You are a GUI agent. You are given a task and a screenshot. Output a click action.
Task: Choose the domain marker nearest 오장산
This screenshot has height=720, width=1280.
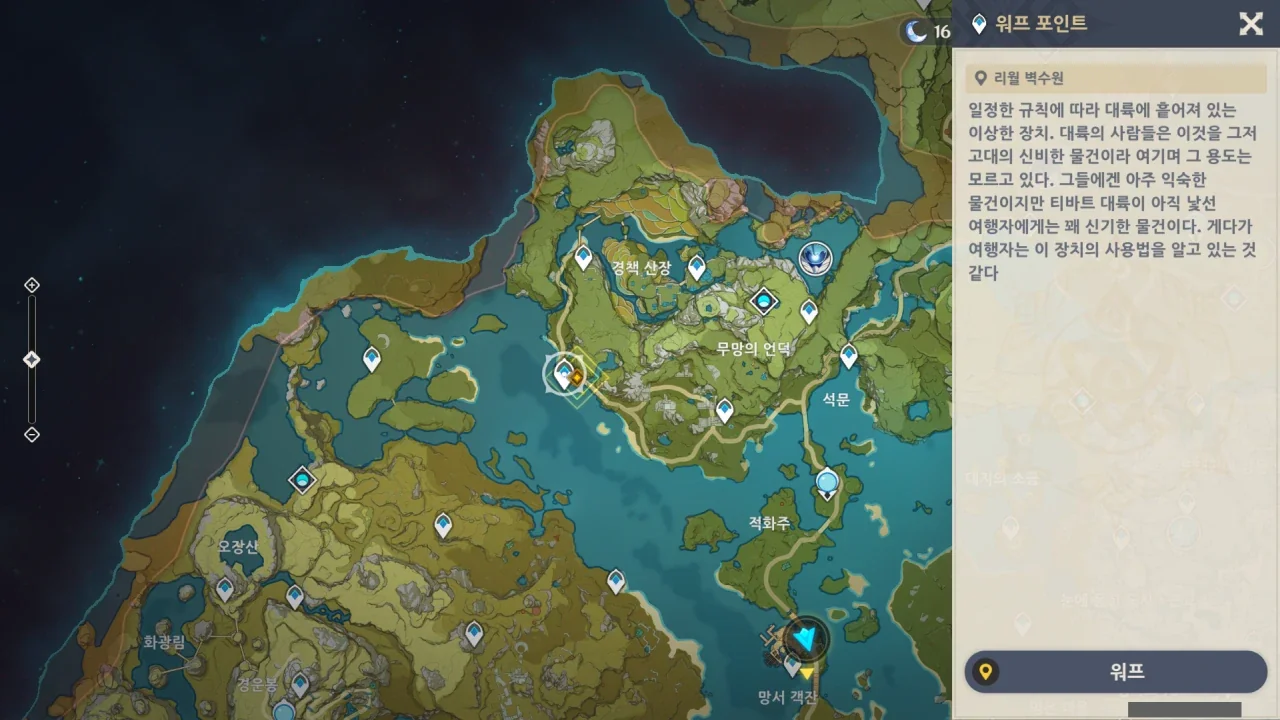[302, 480]
